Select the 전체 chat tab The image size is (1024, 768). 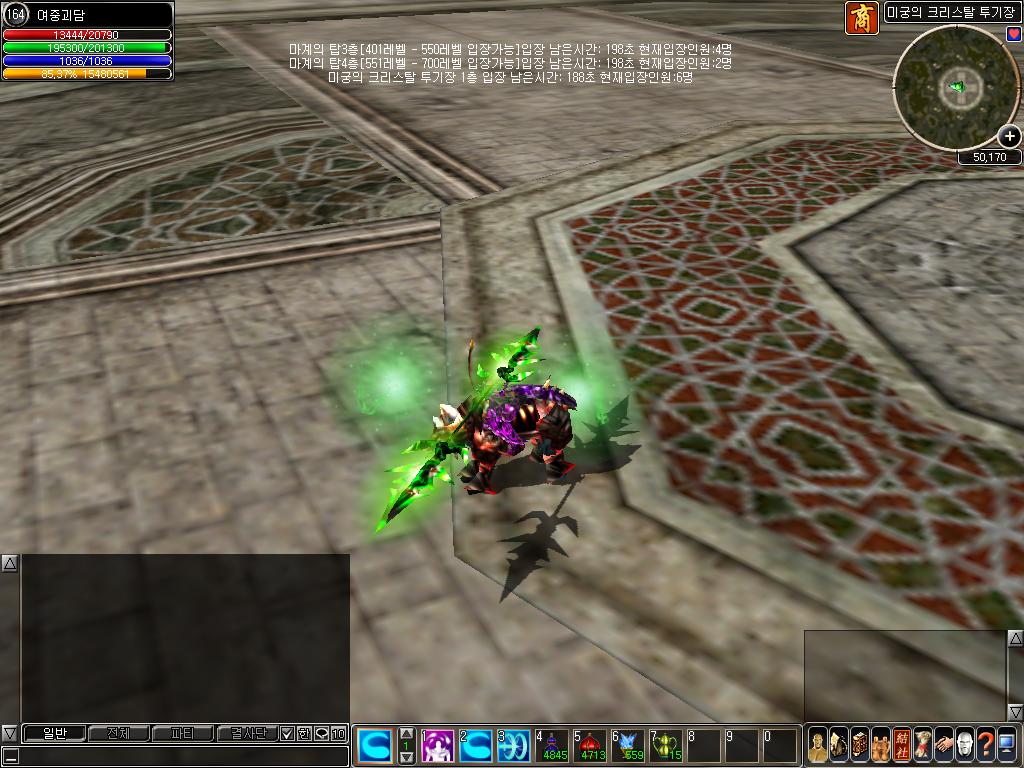click(x=118, y=734)
